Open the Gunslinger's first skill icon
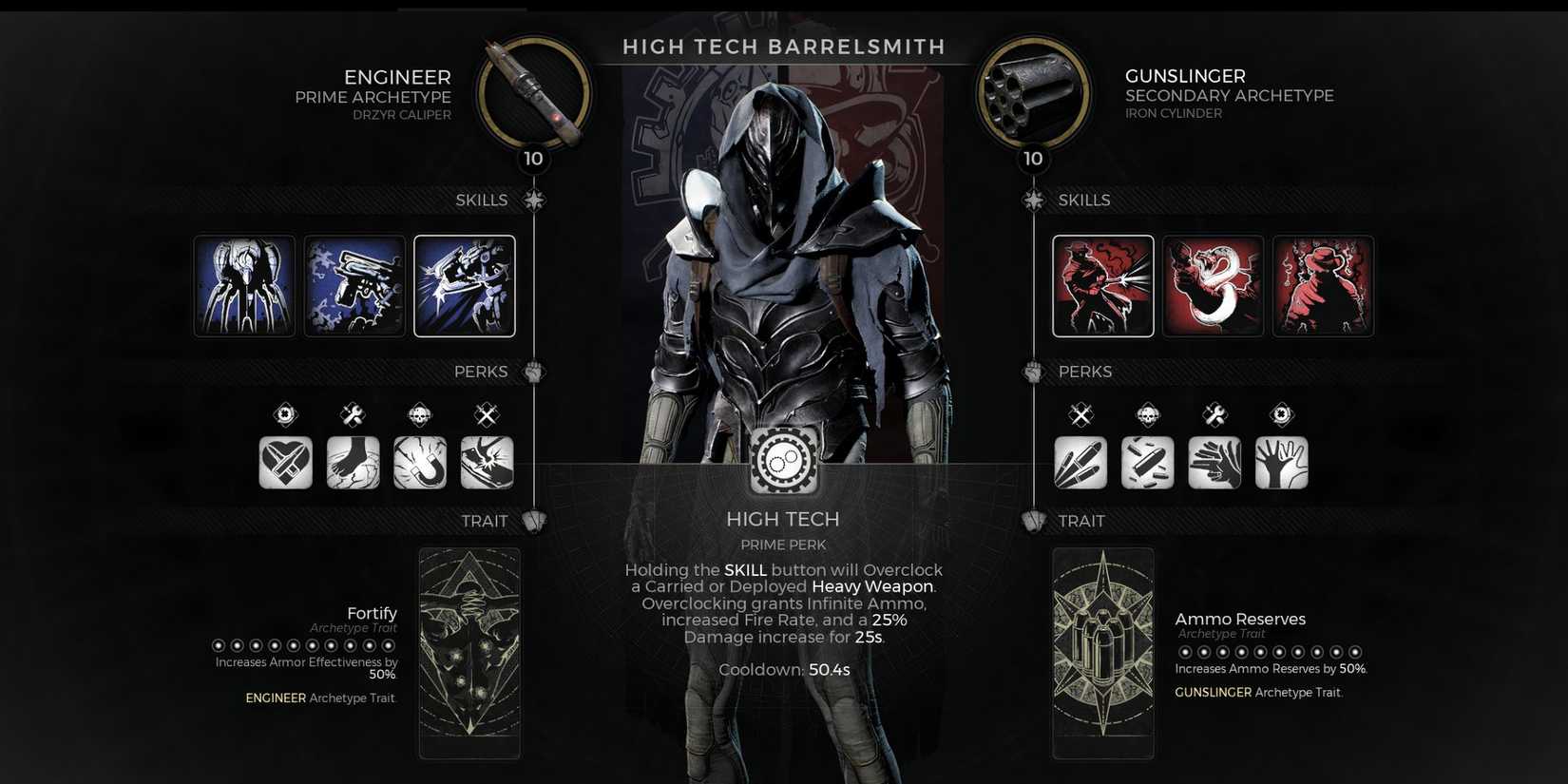Image resolution: width=1568 pixels, height=784 pixels. (x=1103, y=285)
